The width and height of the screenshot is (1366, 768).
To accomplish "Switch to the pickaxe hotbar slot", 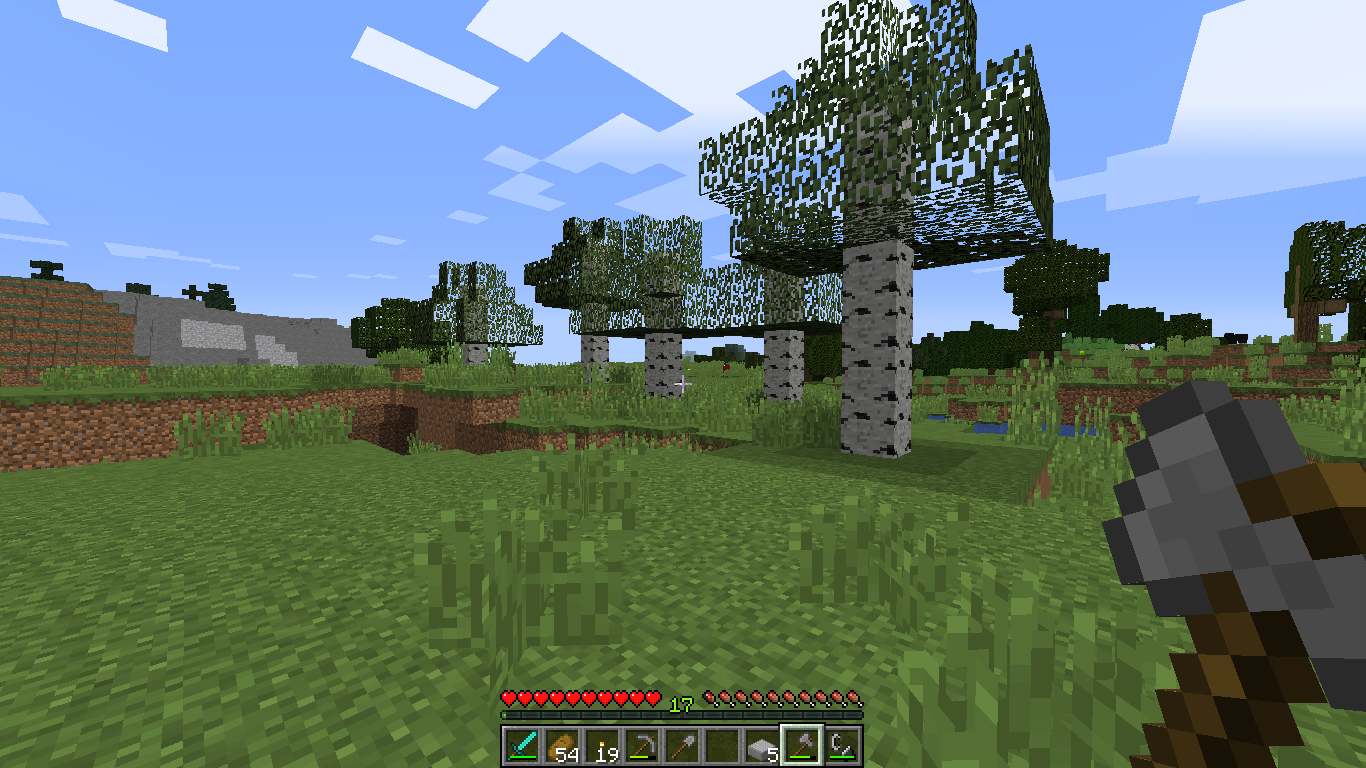I will coord(642,746).
